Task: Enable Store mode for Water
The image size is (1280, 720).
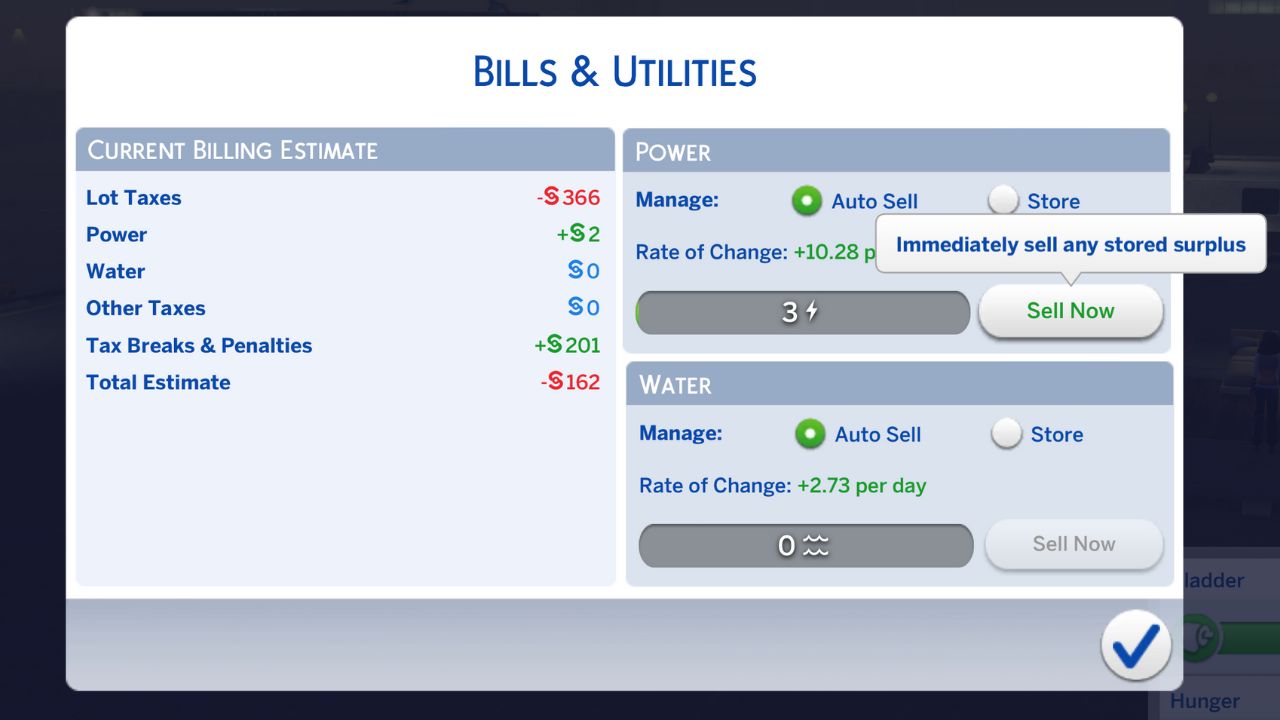Action: tap(1006, 433)
